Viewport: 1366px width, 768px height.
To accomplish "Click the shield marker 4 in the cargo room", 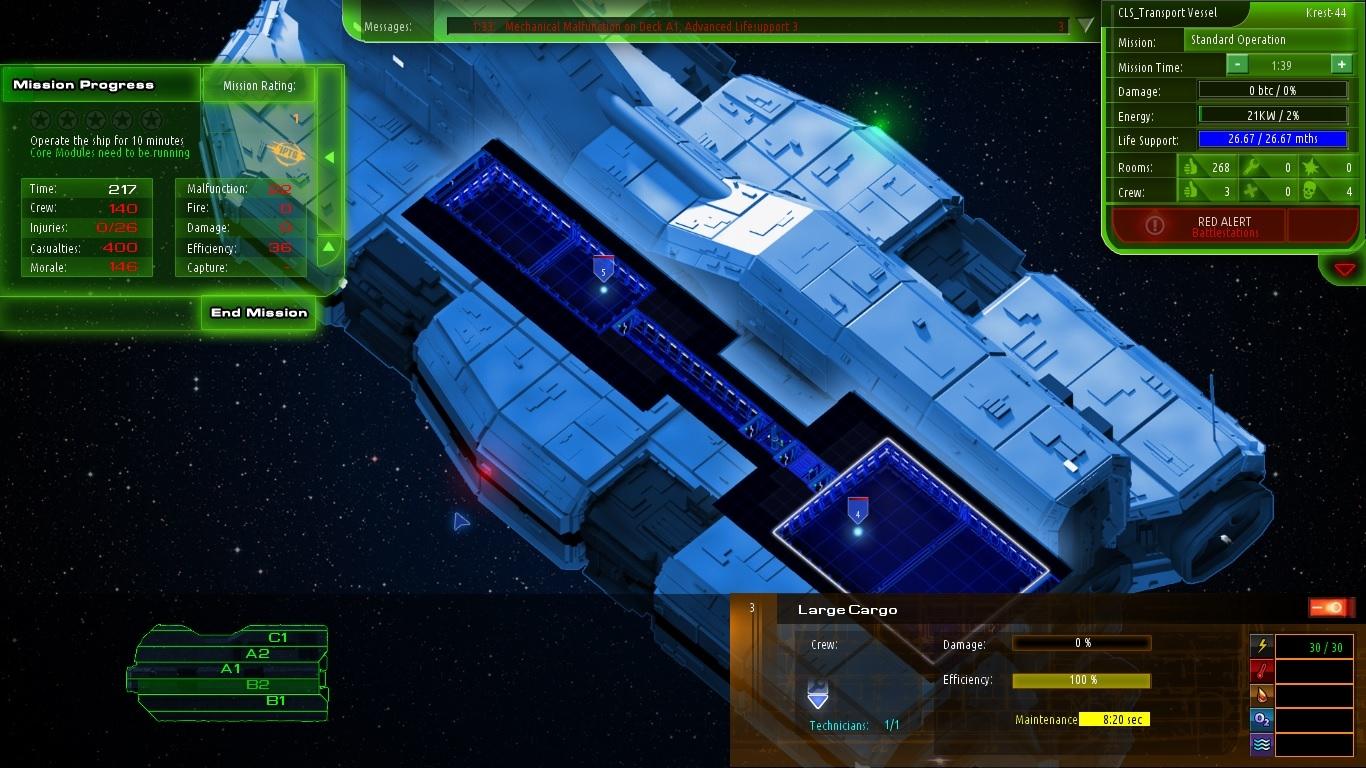I will (856, 510).
